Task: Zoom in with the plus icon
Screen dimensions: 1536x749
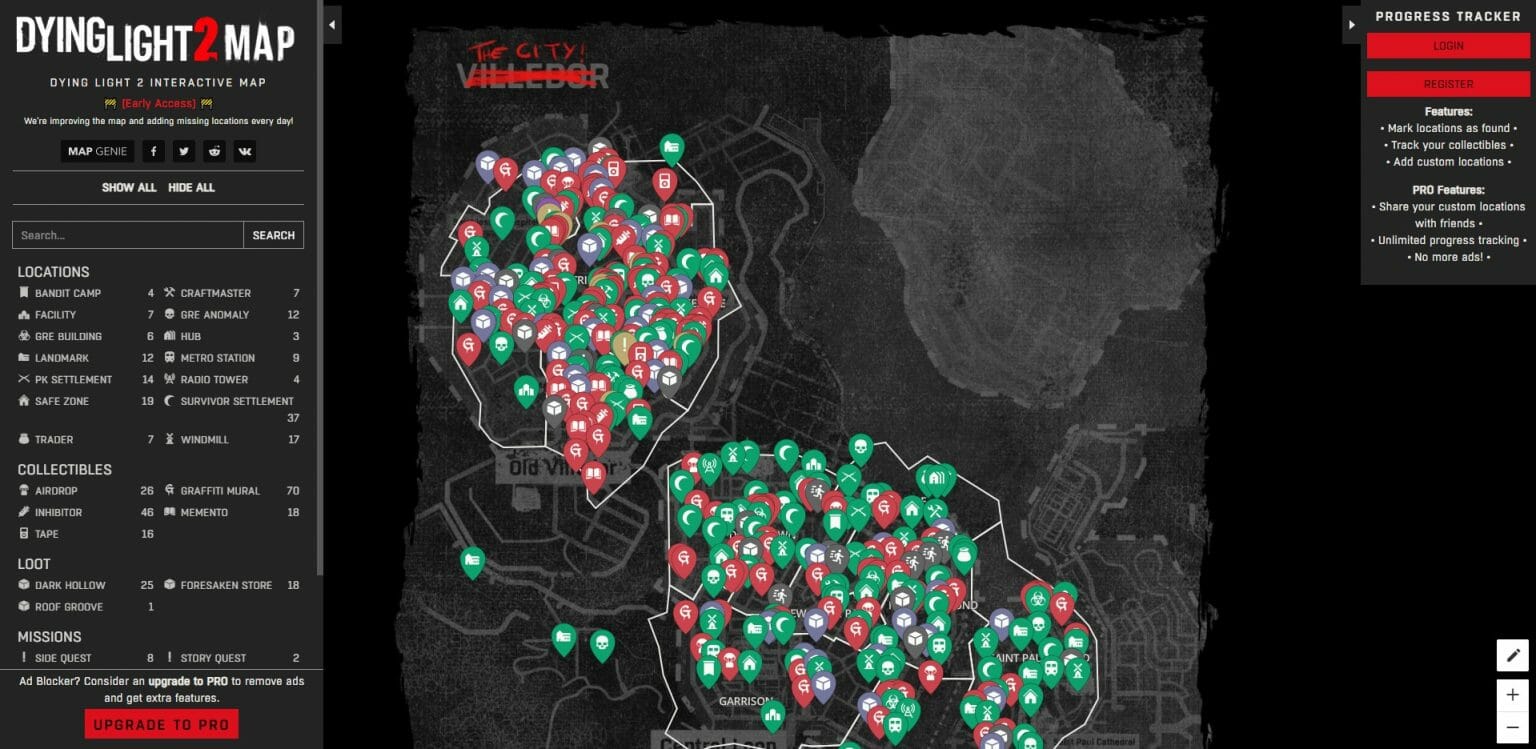Action: (x=1512, y=693)
